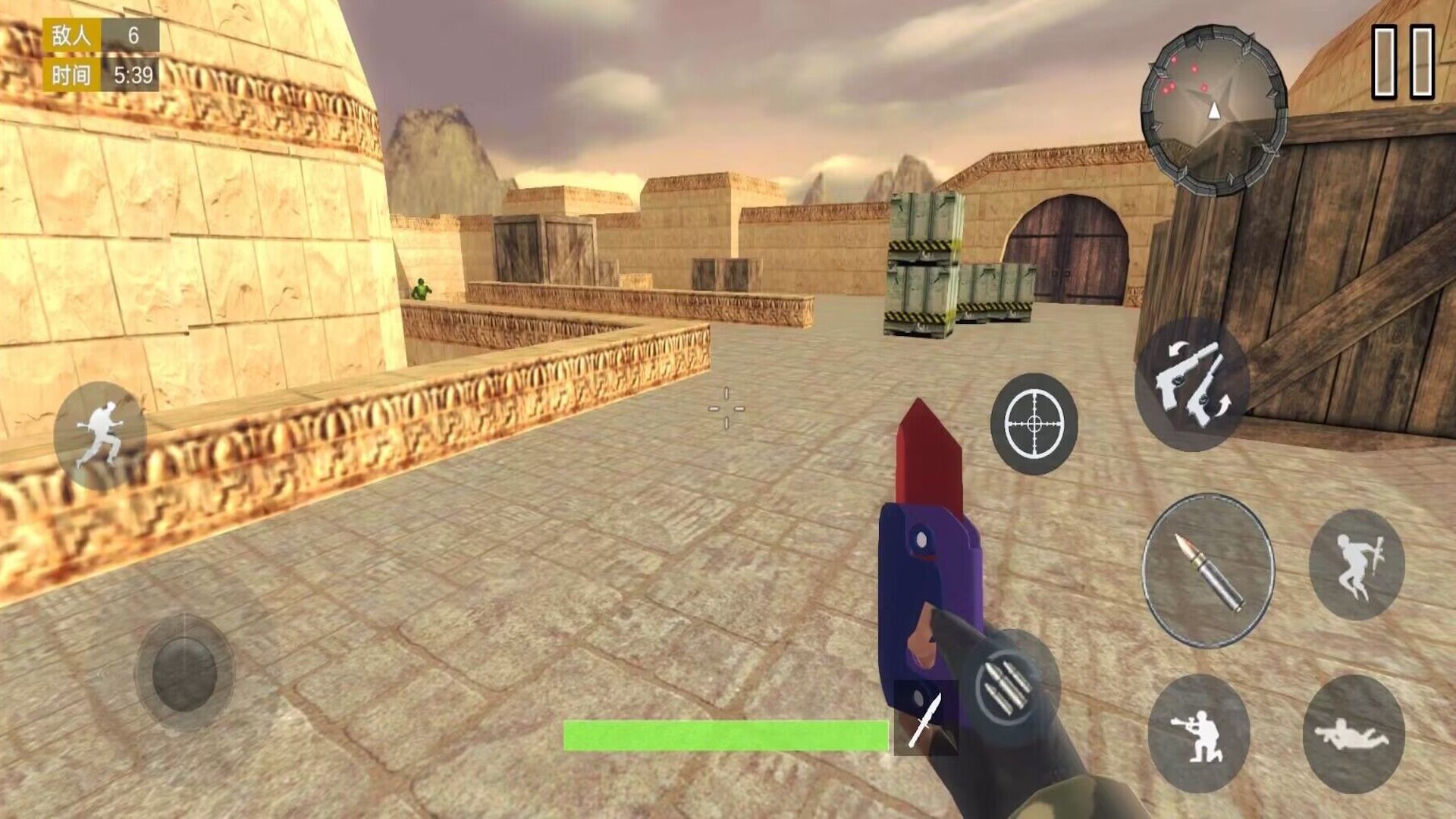Fire using the bullet button
This screenshot has width=1456, height=819.
pos(1208,570)
